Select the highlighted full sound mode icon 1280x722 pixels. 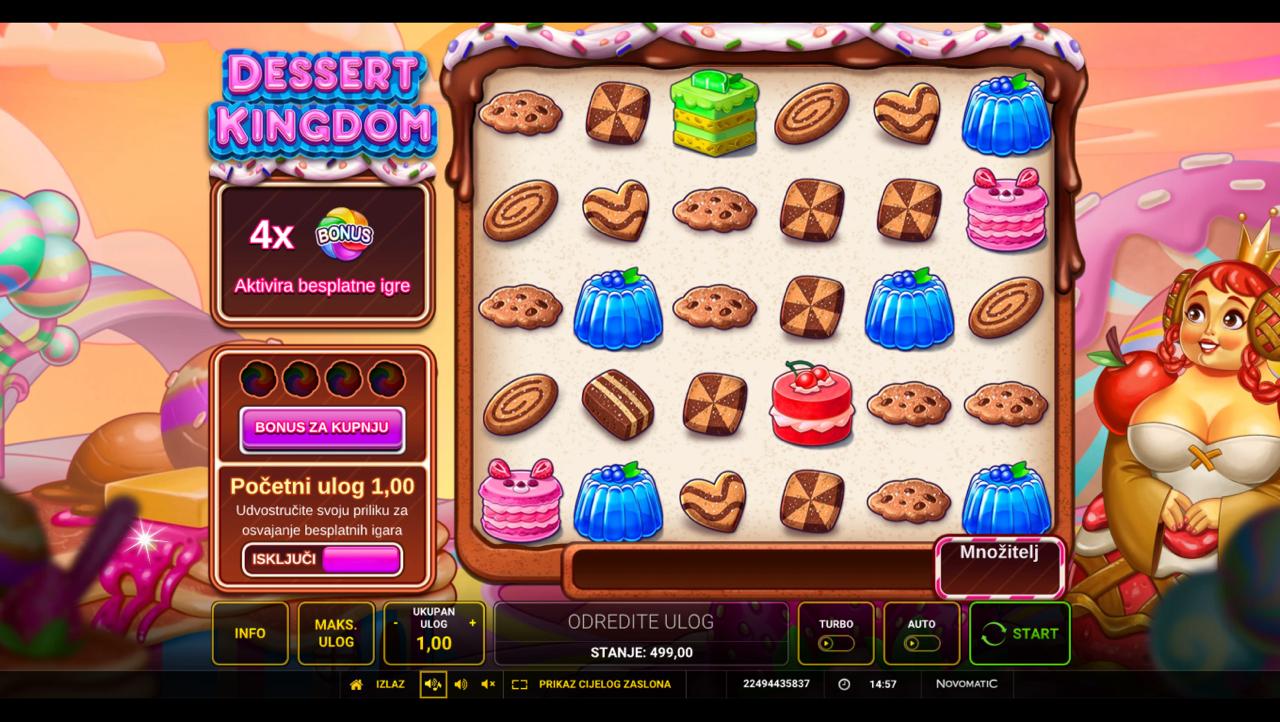click(x=433, y=685)
